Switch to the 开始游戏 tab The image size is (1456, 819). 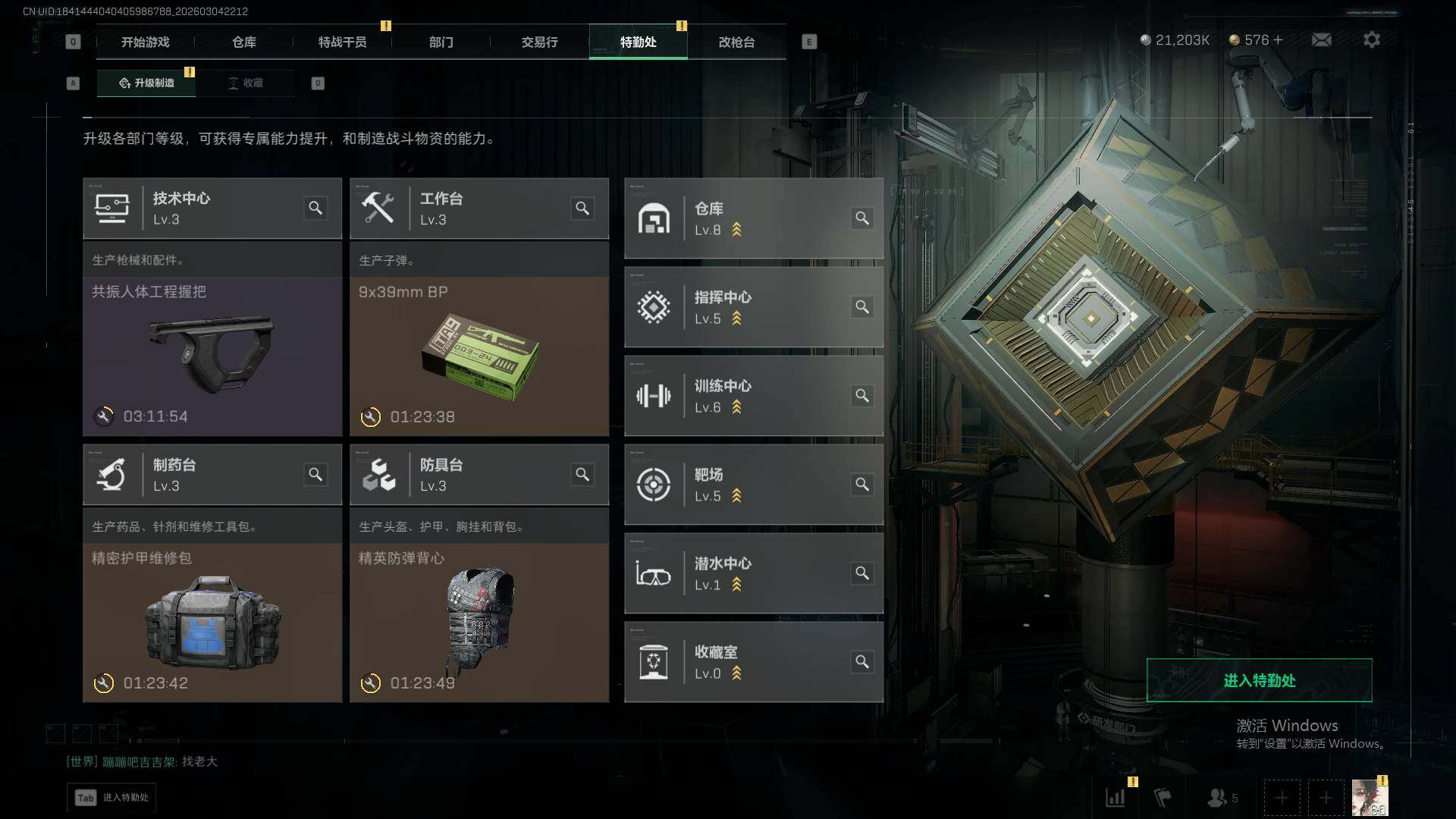point(145,42)
